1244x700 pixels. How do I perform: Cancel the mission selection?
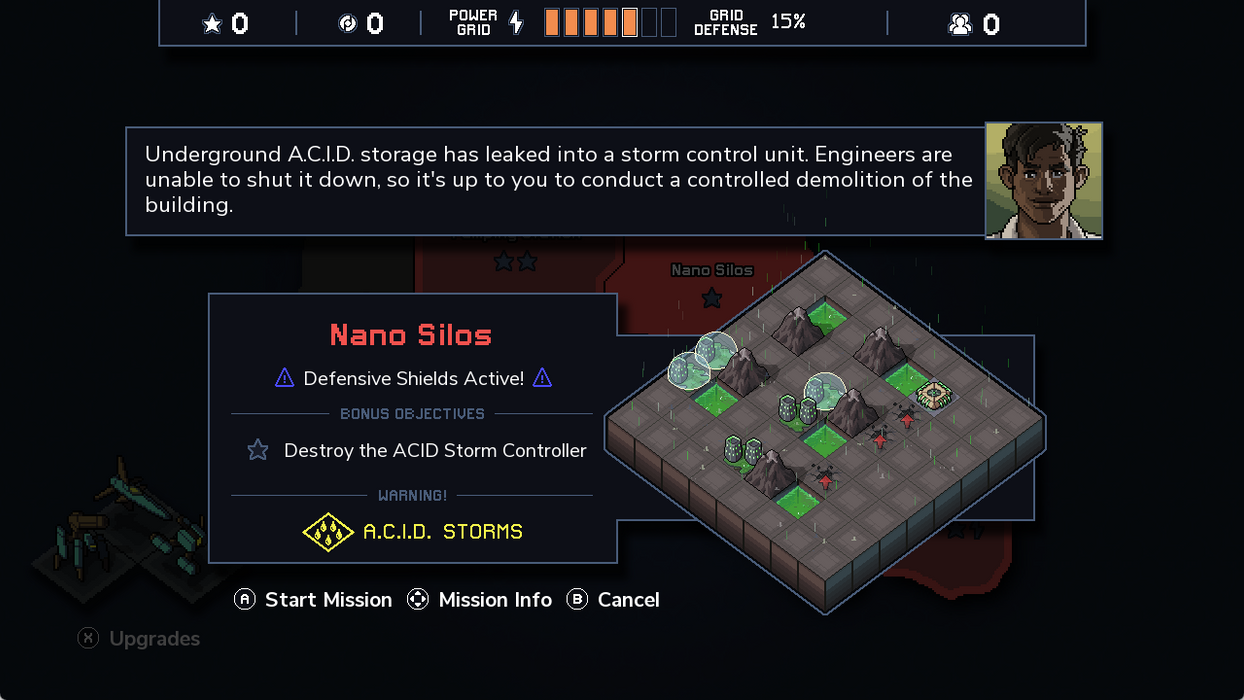pyautogui.click(x=613, y=600)
